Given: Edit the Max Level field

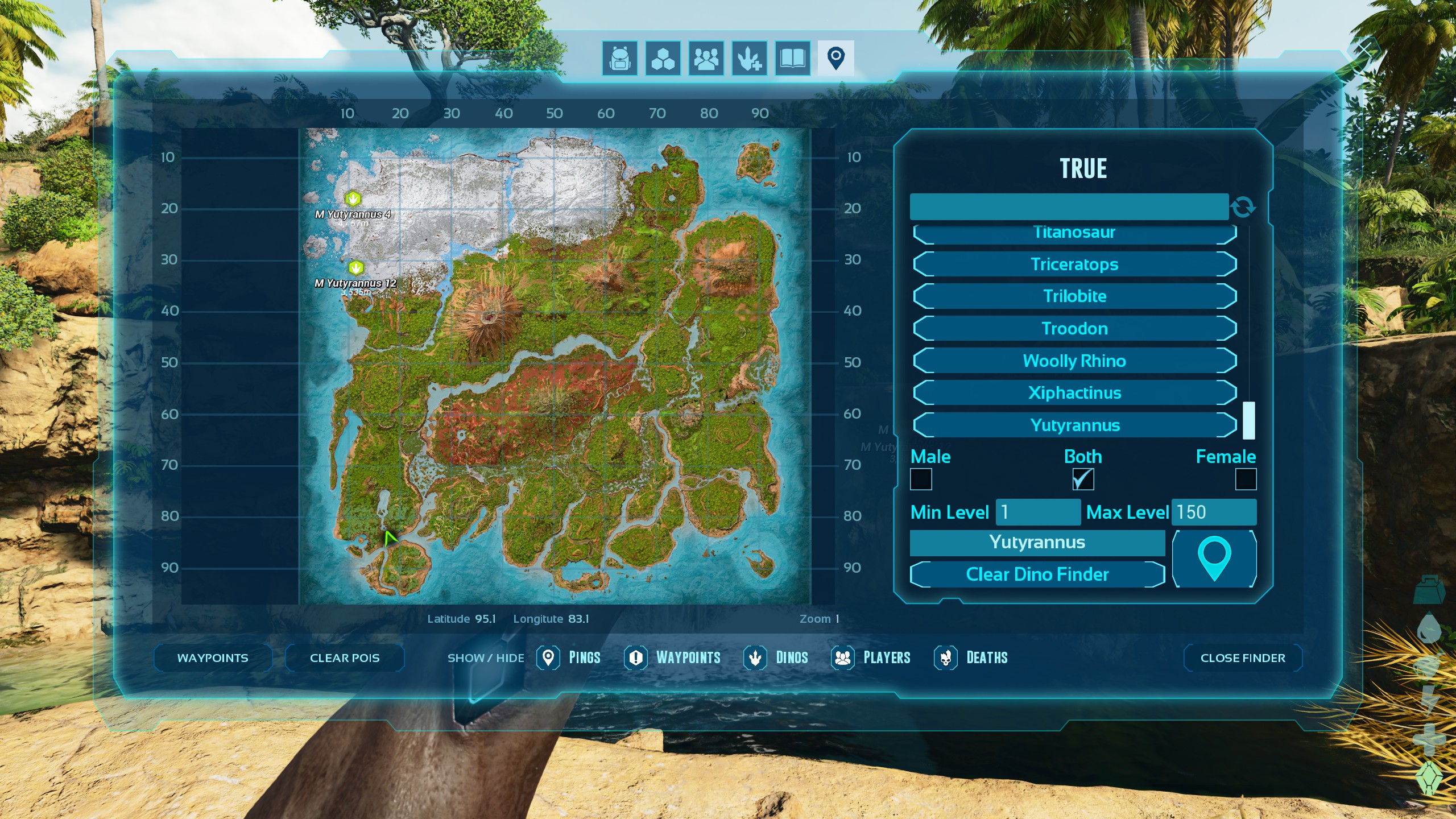Looking at the screenshot, I should pos(1213,512).
